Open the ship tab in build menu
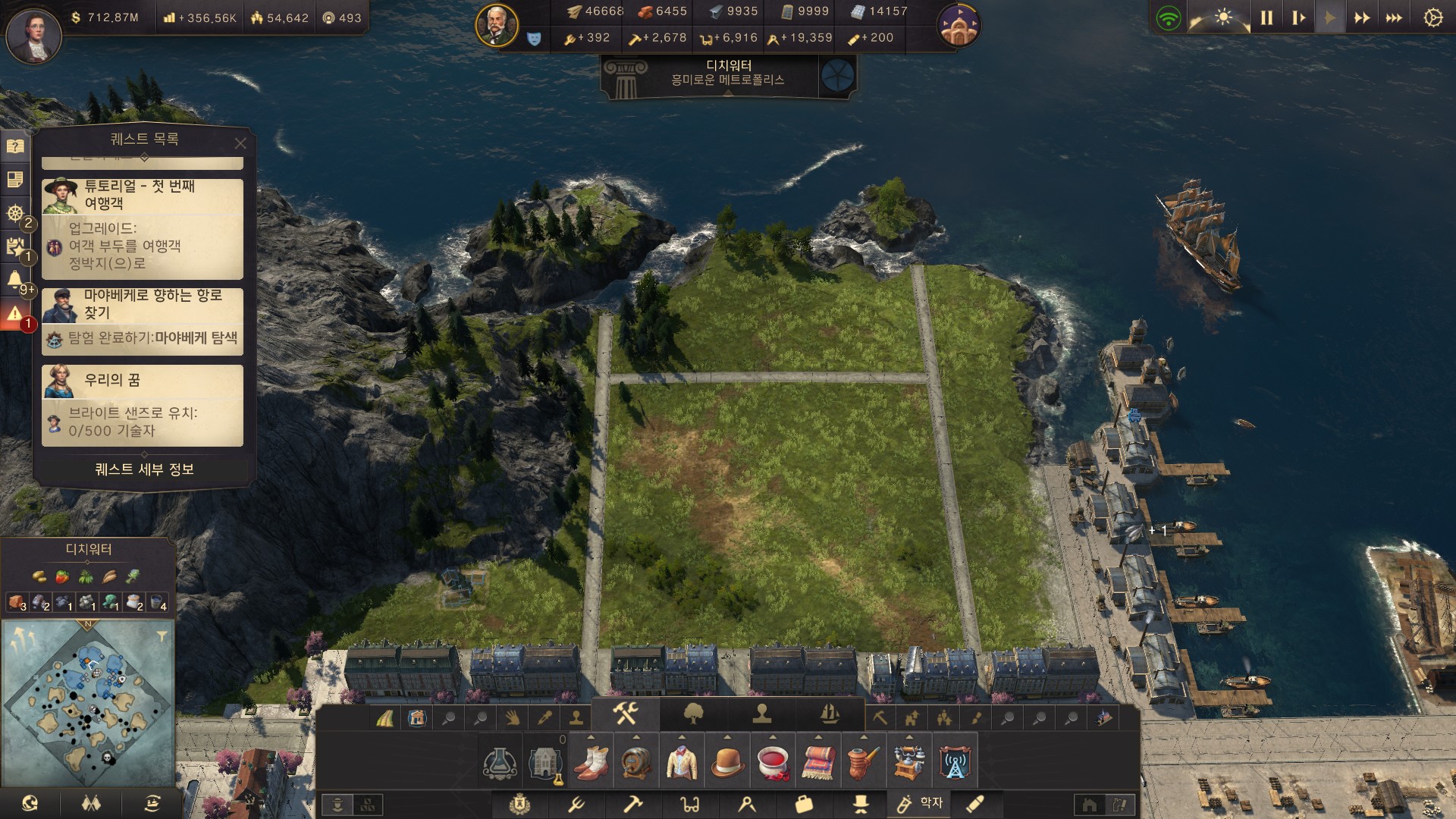Viewport: 1456px width, 819px height. tap(830, 714)
